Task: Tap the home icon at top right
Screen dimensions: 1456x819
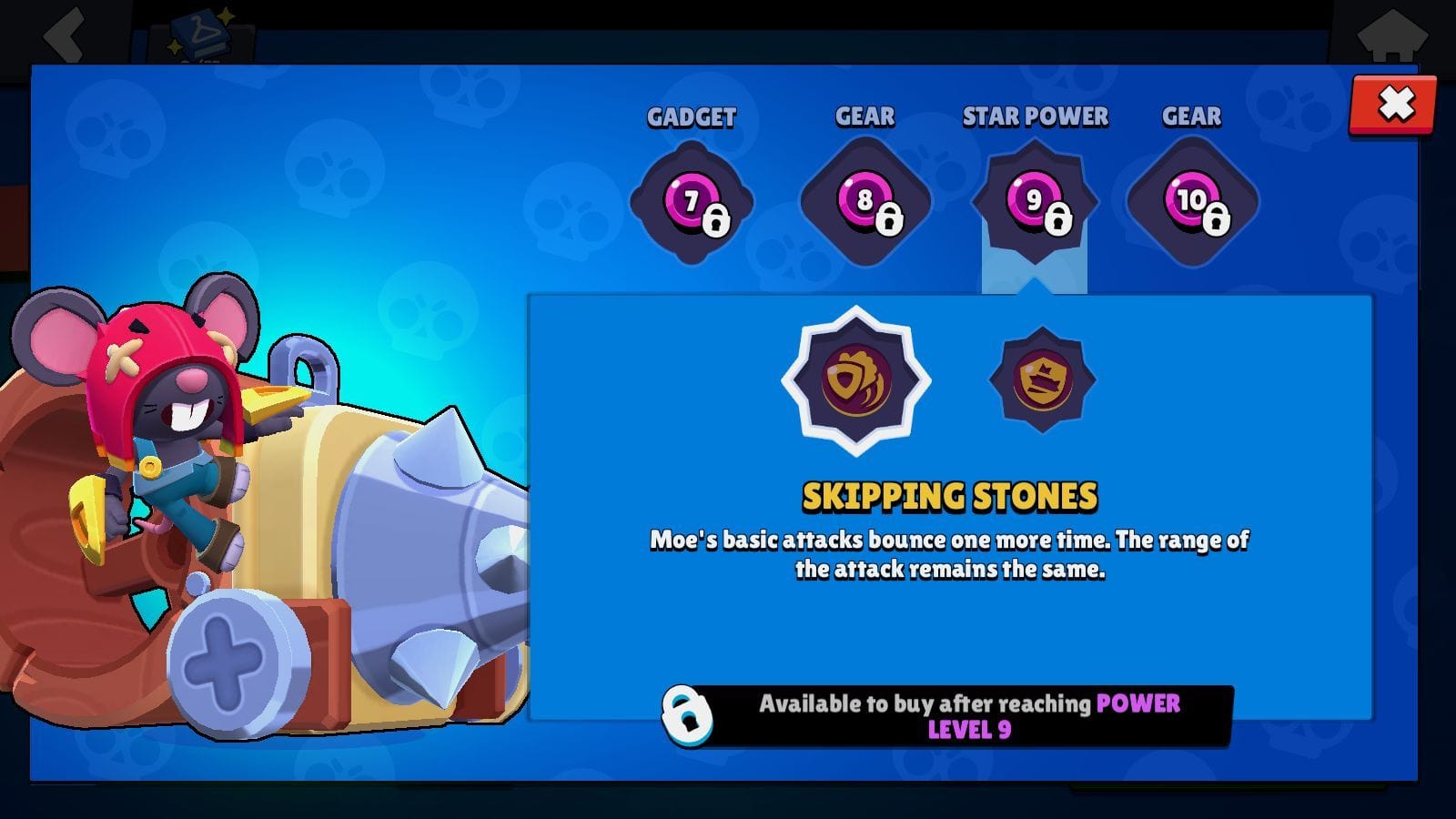Action: coord(1395,34)
